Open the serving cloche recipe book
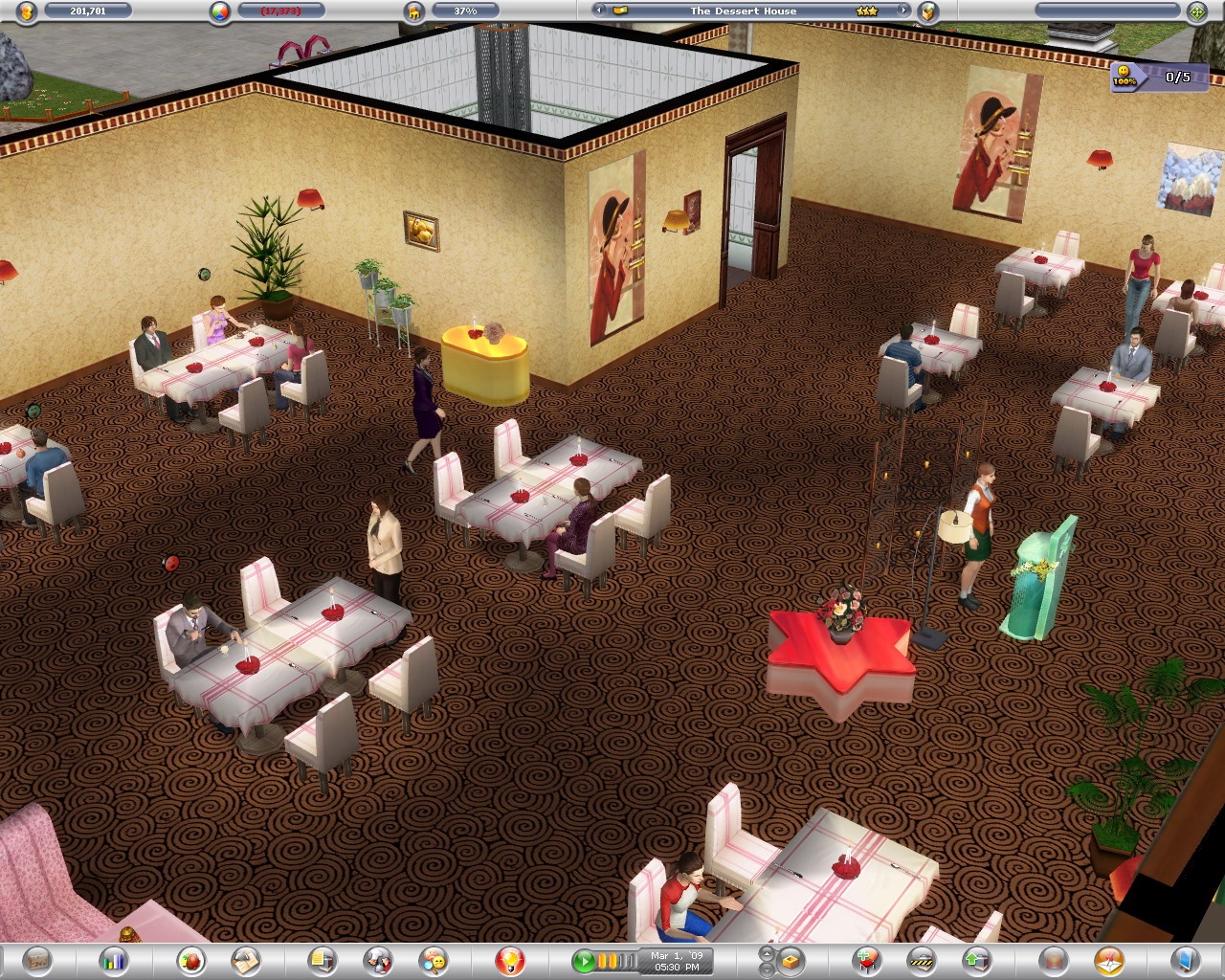This screenshot has height=980, width=1225. click(247, 959)
